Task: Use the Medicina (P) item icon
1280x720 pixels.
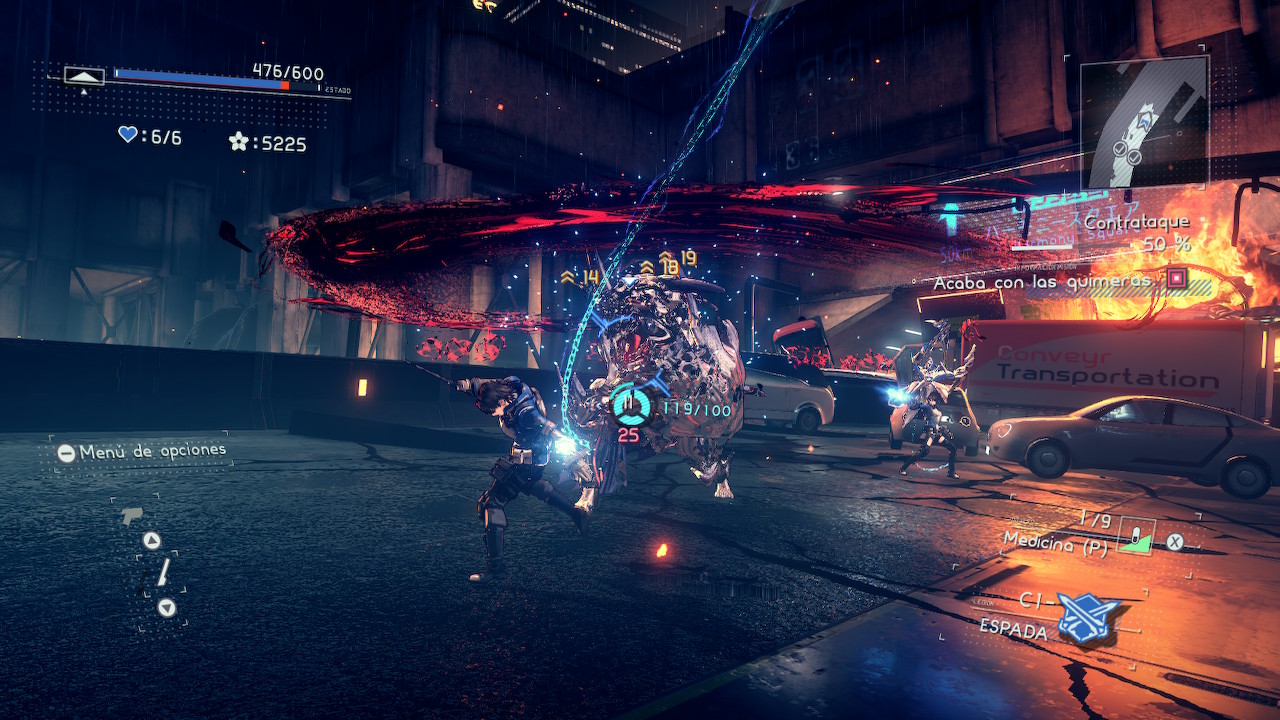Action: pyautogui.click(x=1135, y=536)
